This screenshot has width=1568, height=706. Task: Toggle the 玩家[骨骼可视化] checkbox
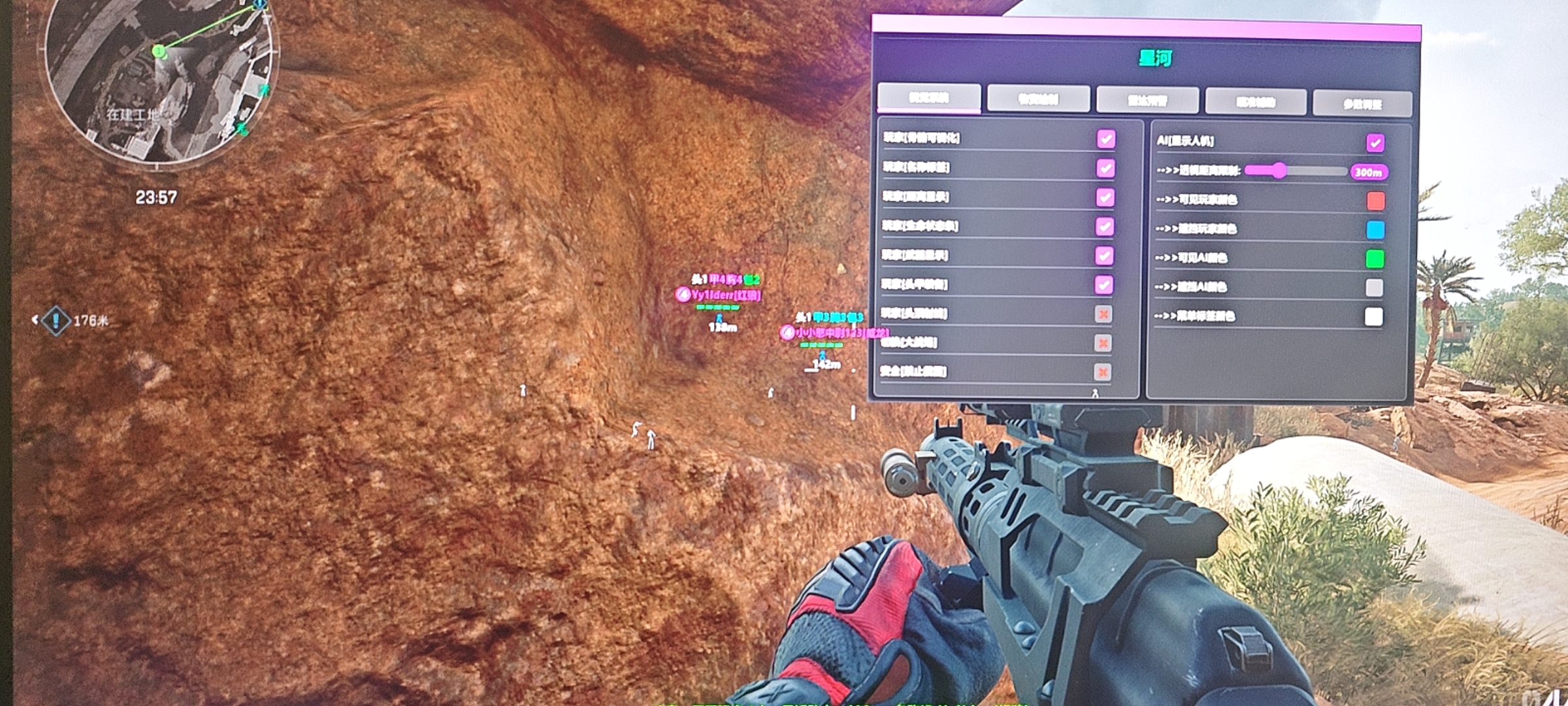[1105, 139]
